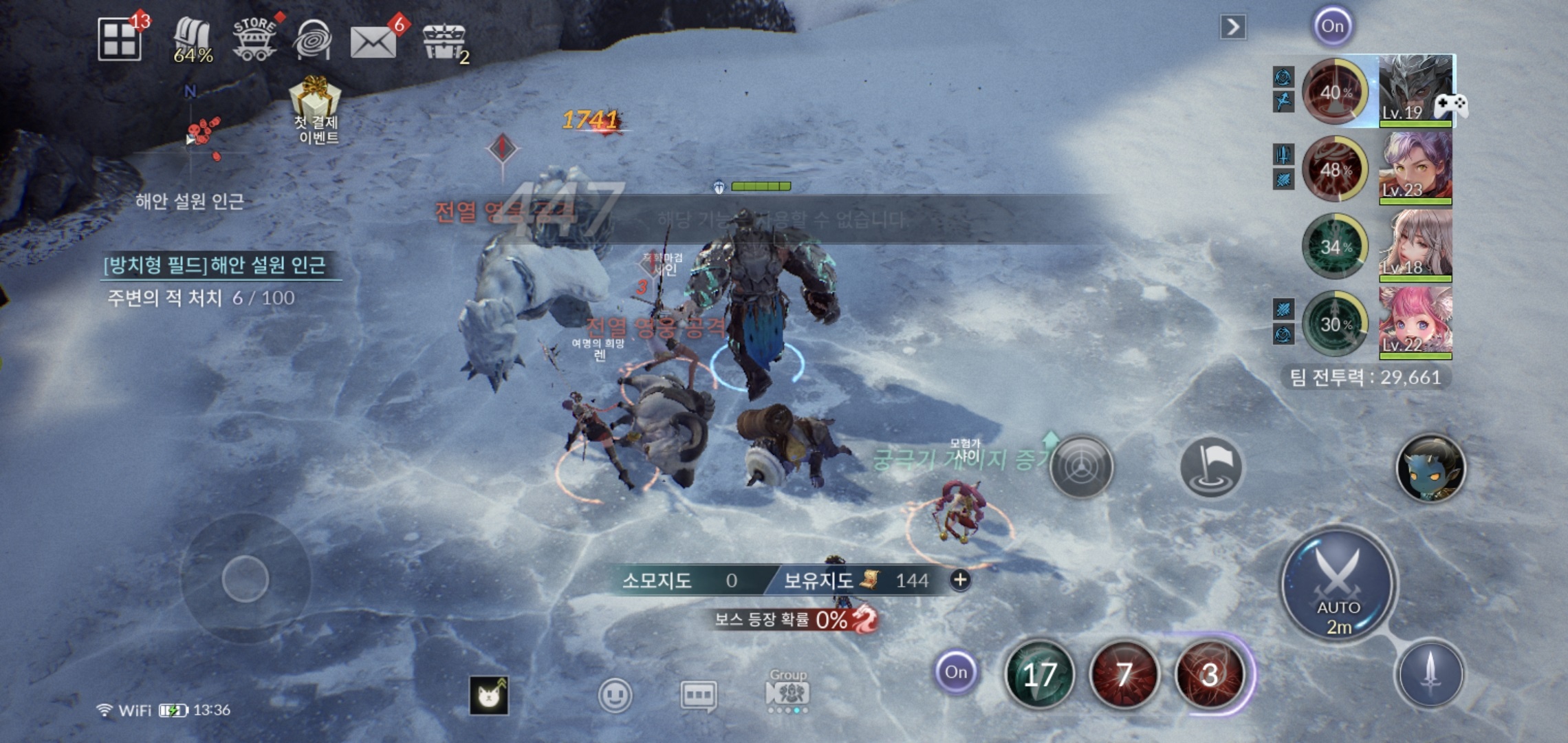
Task: Open the chat speech bubble
Action: pyautogui.click(x=698, y=696)
